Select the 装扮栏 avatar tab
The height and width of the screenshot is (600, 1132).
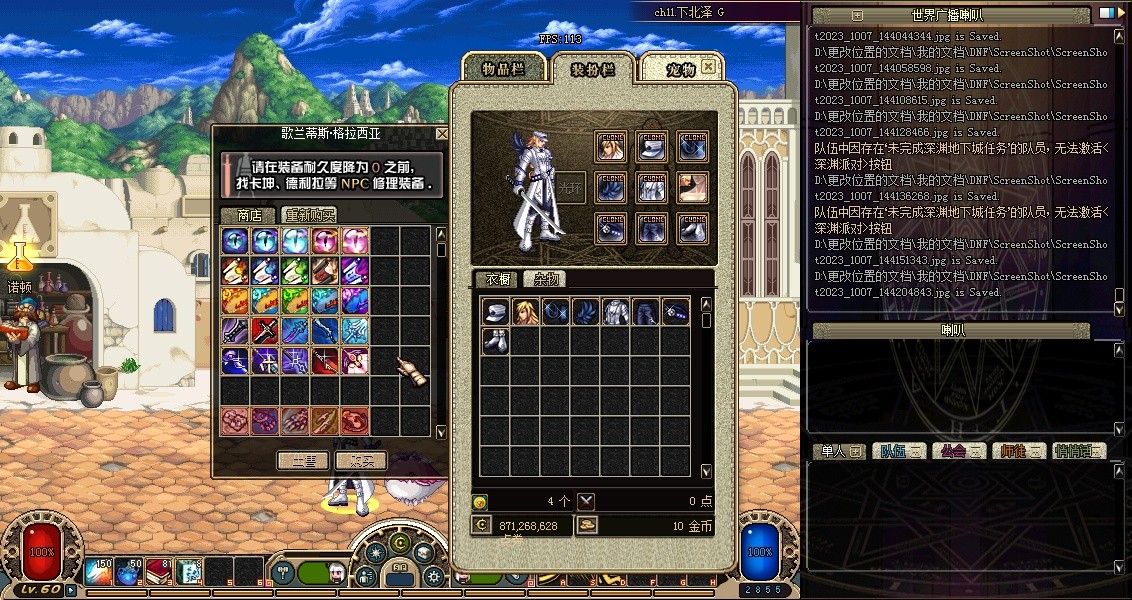tap(593, 68)
